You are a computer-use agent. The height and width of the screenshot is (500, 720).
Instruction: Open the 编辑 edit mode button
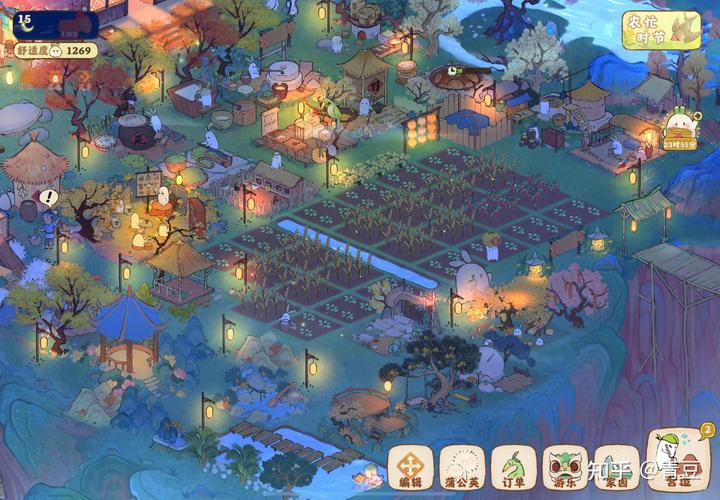pos(410,466)
